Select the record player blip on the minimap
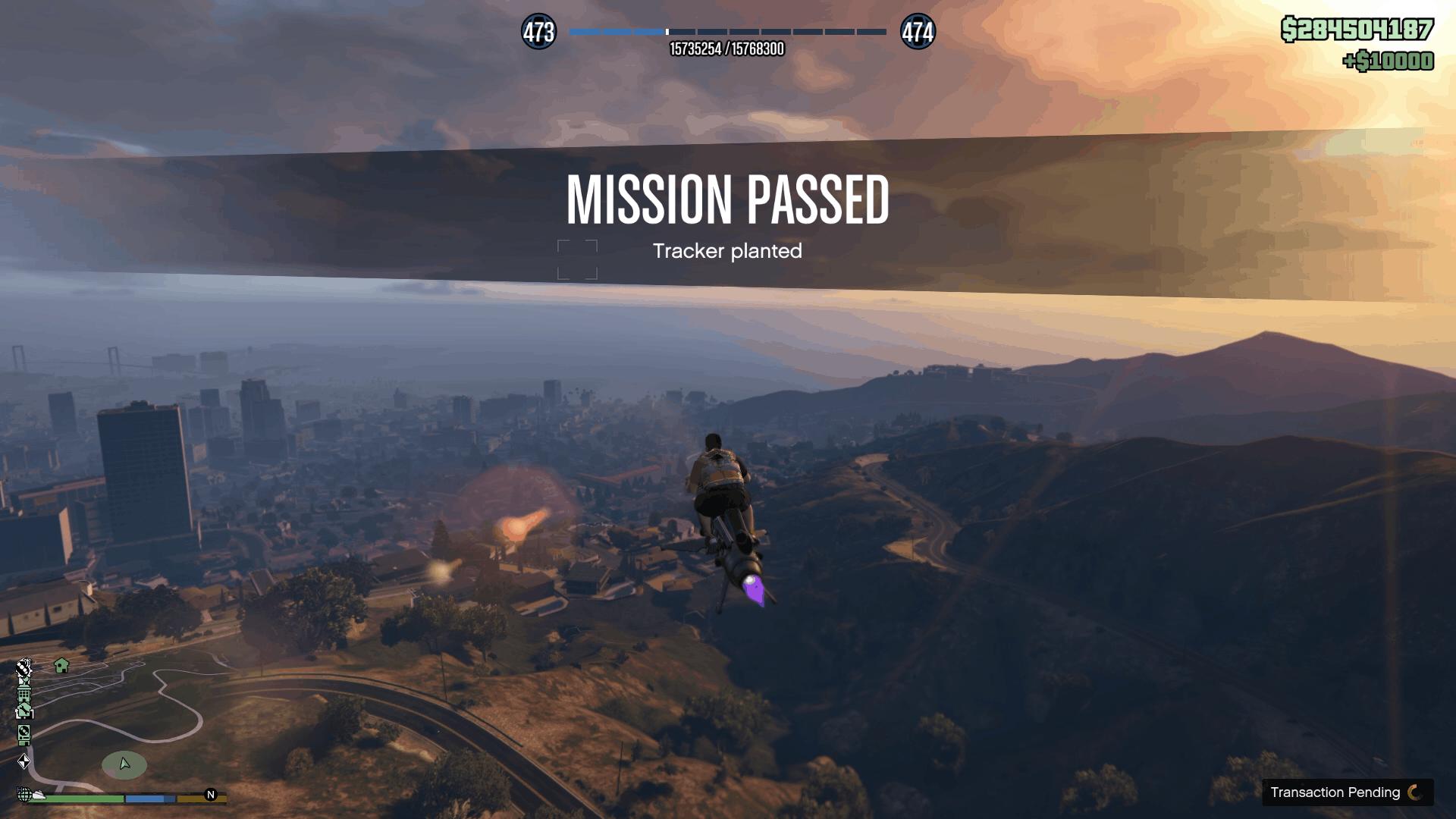Viewport: 1456px width, 819px height. click(24, 732)
